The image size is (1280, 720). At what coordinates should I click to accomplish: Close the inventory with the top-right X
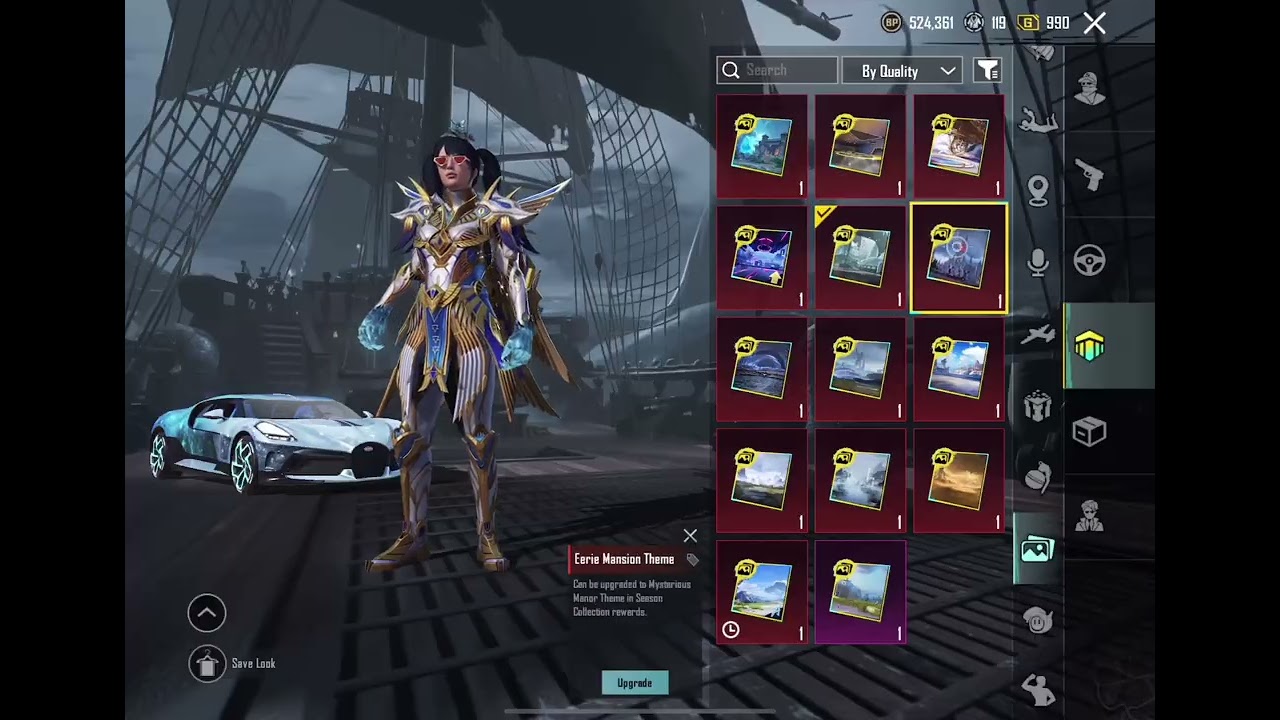click(x=1094, y=23)
